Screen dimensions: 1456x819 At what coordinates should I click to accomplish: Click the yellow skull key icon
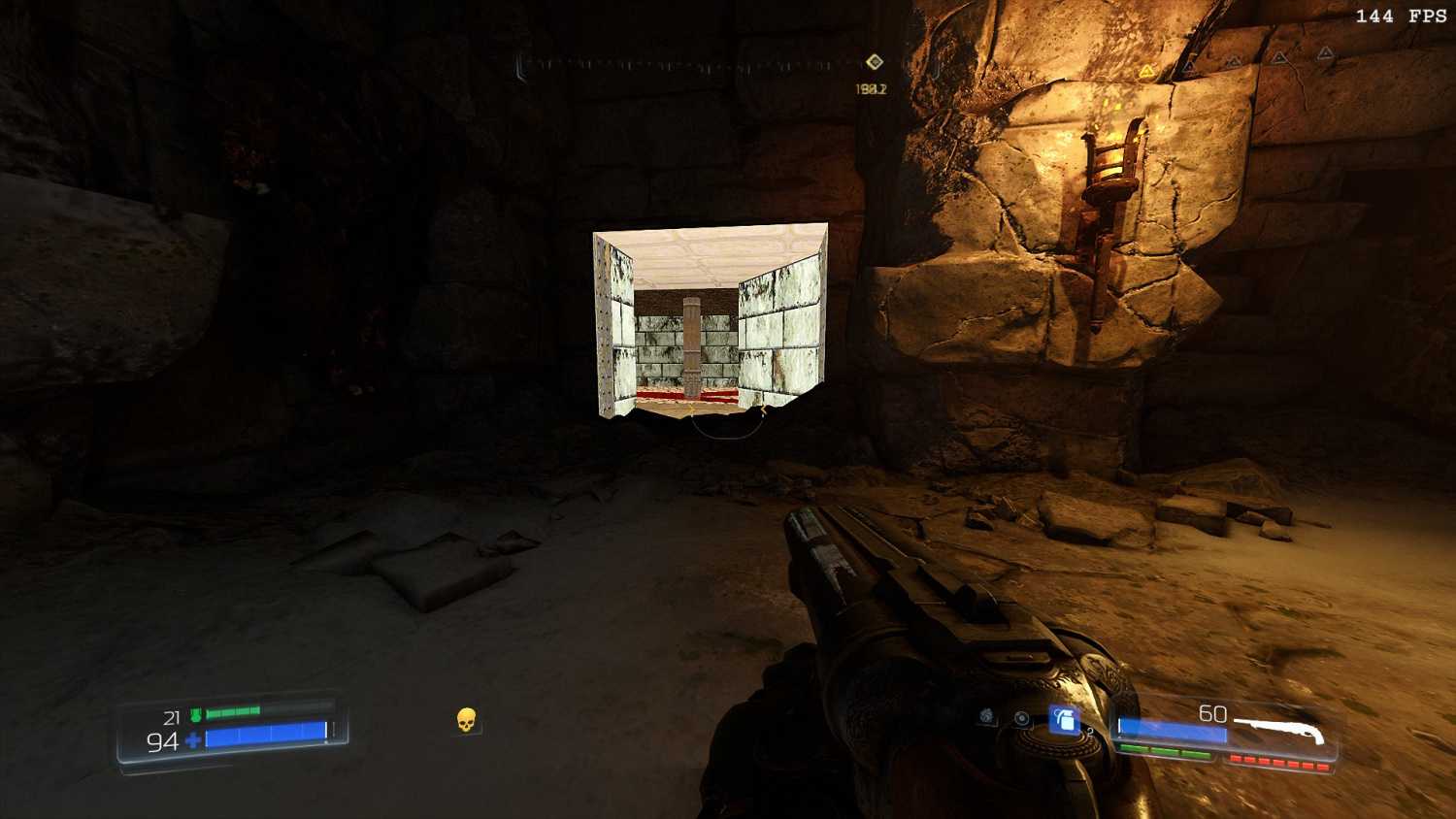click(x=466, y=720)
